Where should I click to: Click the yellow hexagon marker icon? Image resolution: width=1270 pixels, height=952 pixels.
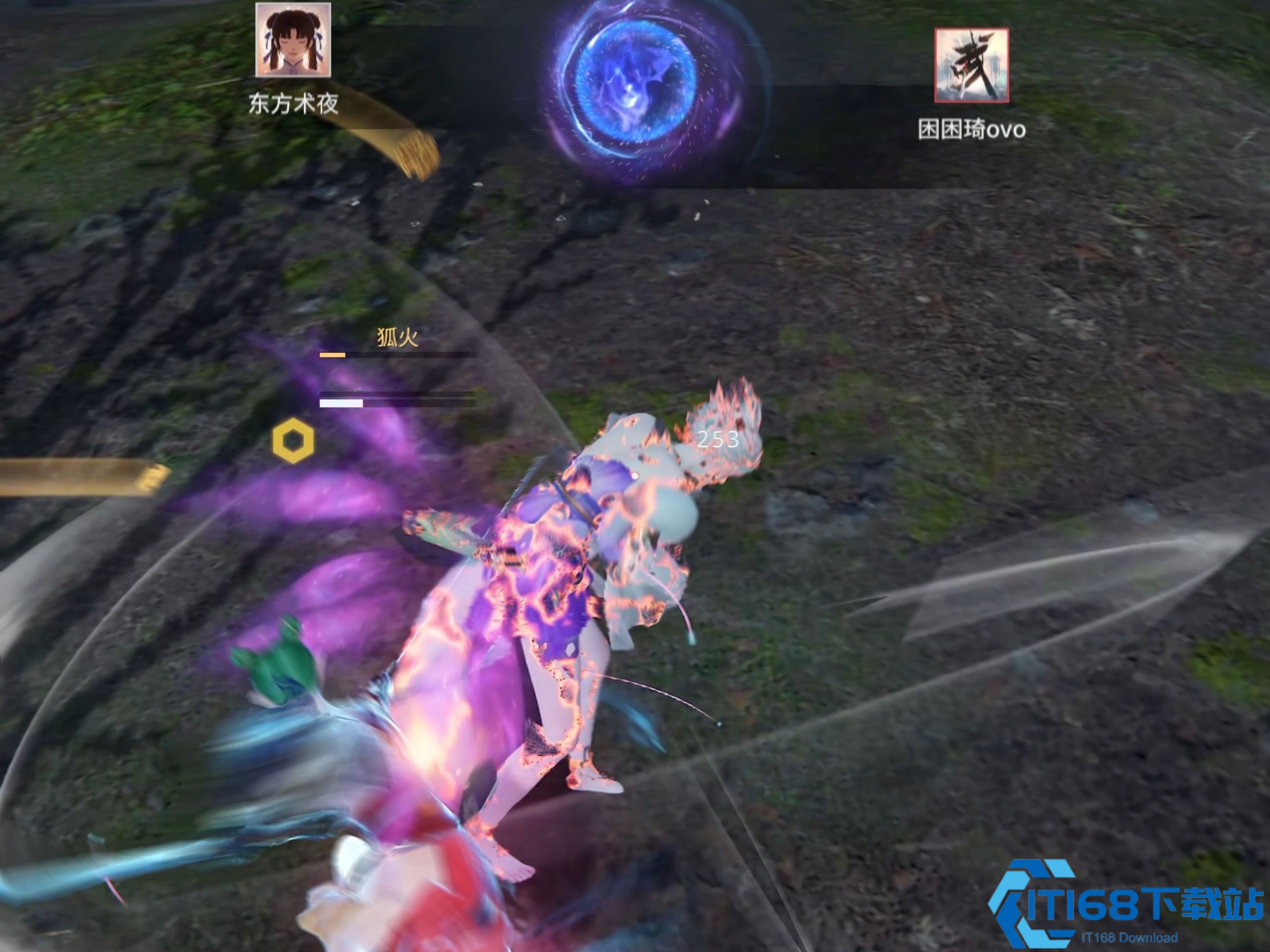pyautogui.click(x=293, y=441)
